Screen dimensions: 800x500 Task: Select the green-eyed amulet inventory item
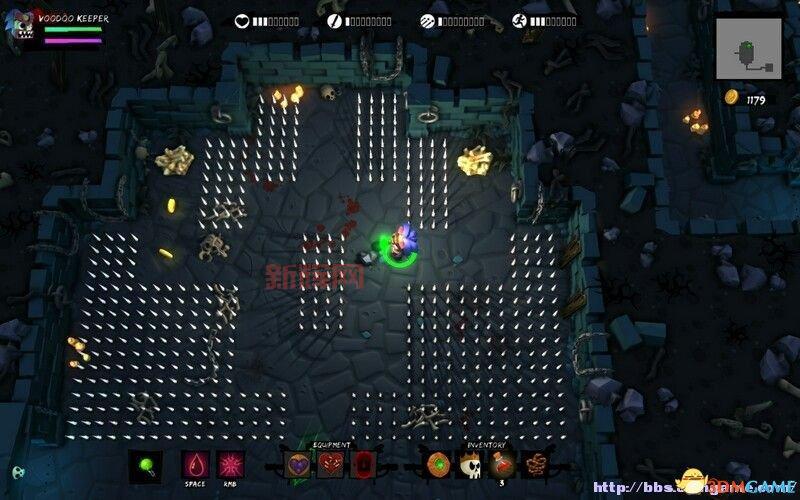click(x=438, y=465)
